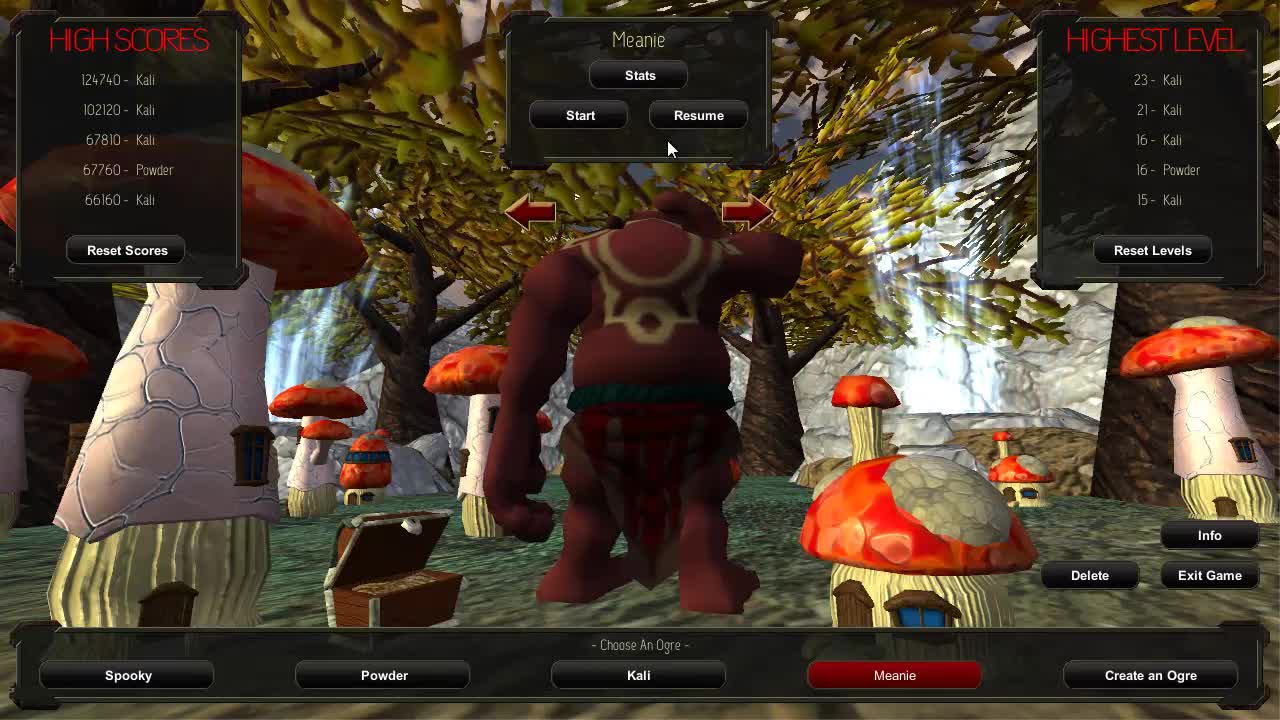Click Kali's top score of 124740
Viewport: 1280px width, 720px height.
(x=120, y=80)
